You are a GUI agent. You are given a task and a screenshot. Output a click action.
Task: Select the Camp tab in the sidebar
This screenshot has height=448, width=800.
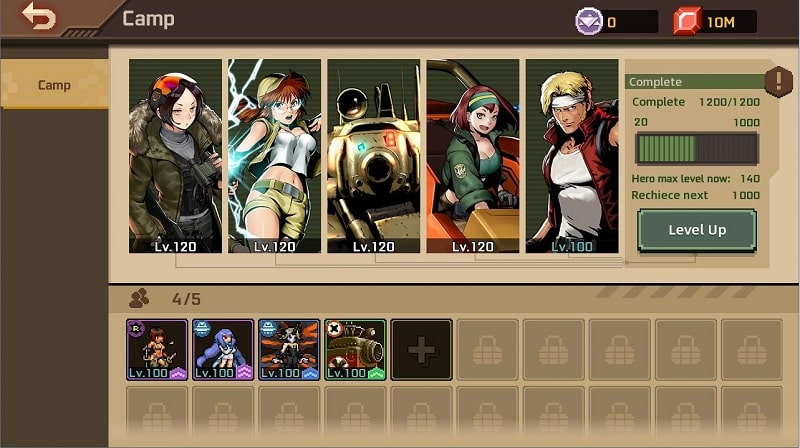point(54,85)
